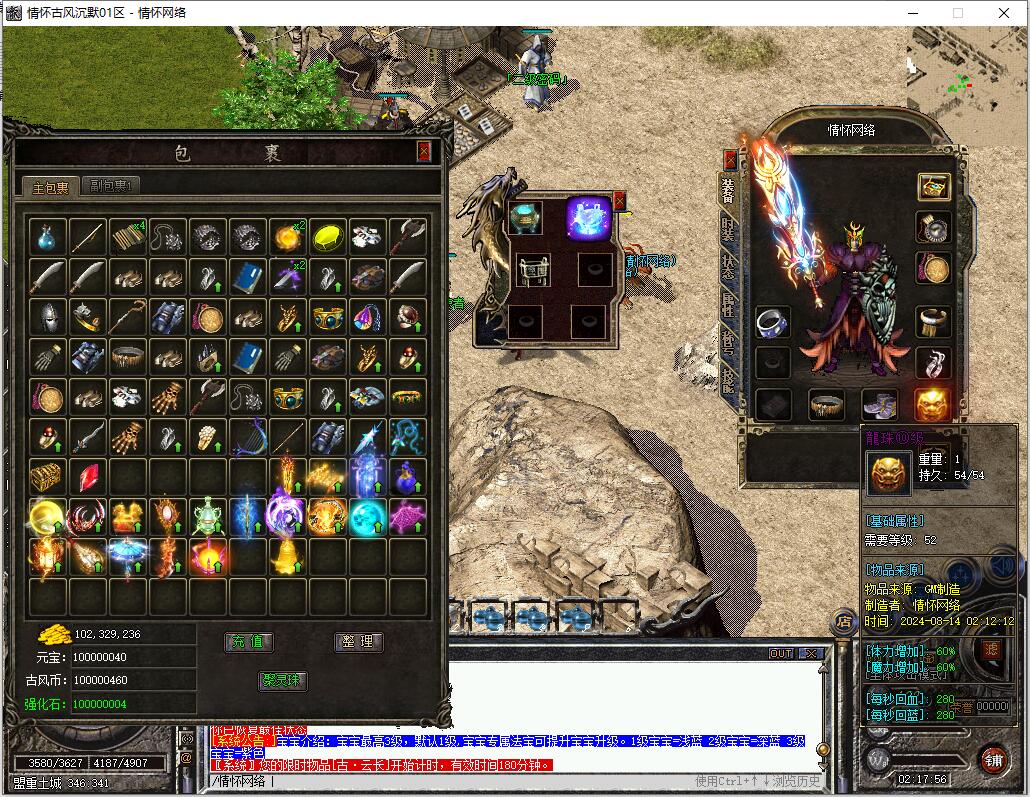Click the equipped boots slot
Image resolution: width=1030 pixels, height=797 pixels.
click(x=880, y=404)
